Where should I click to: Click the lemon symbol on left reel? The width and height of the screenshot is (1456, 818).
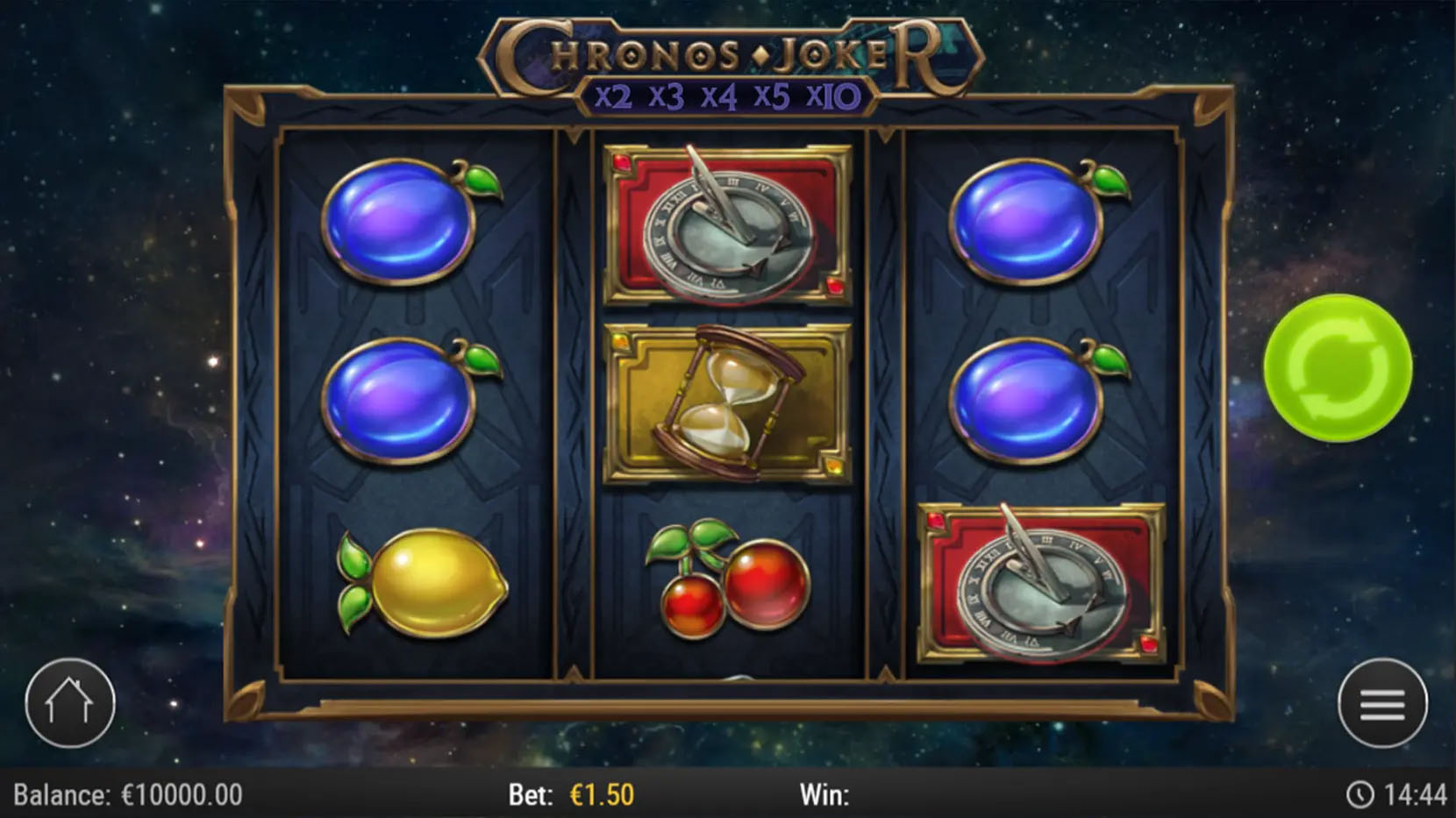(419, 587)
